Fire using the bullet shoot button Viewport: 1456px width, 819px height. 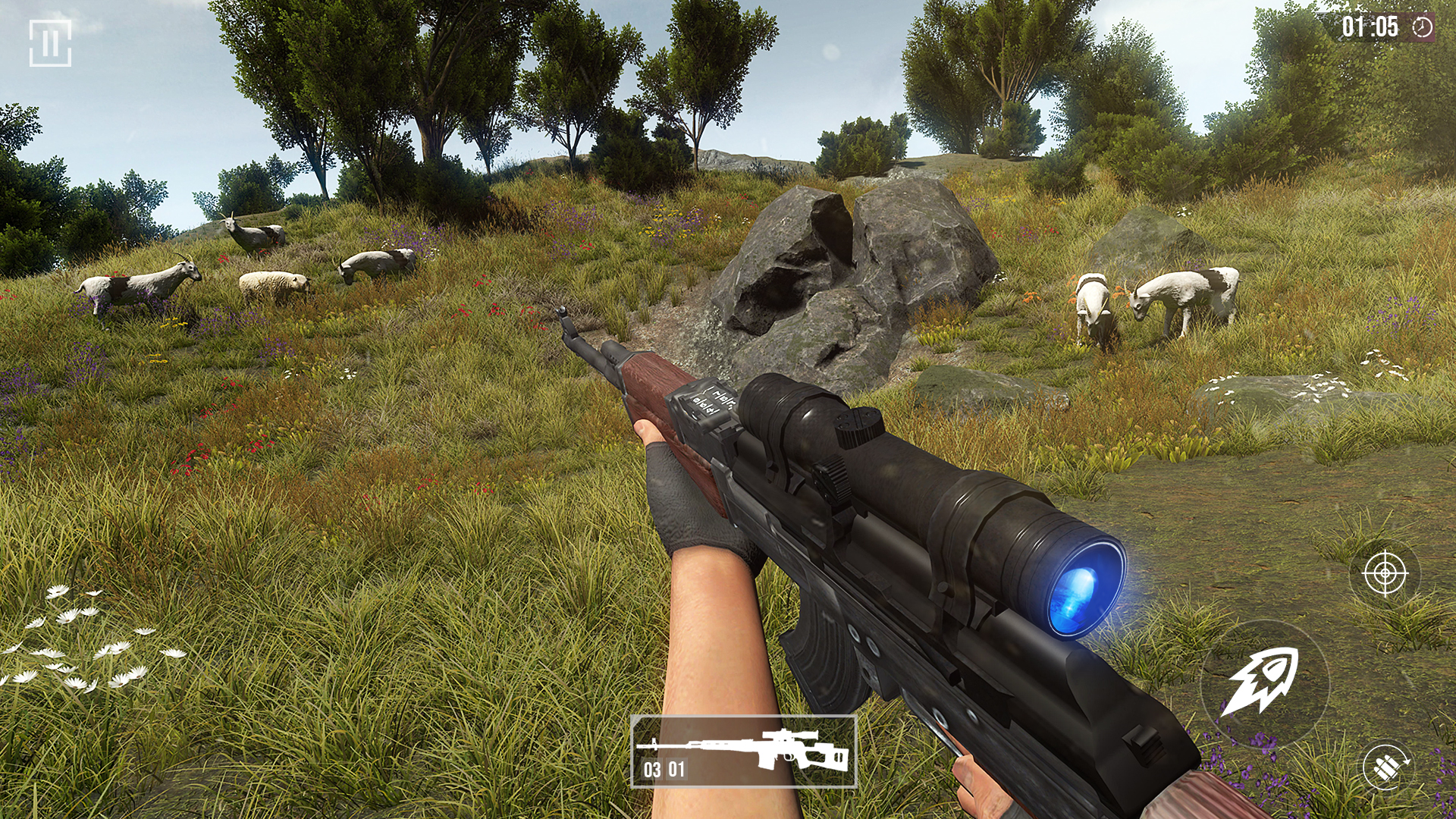point(1264,682)
